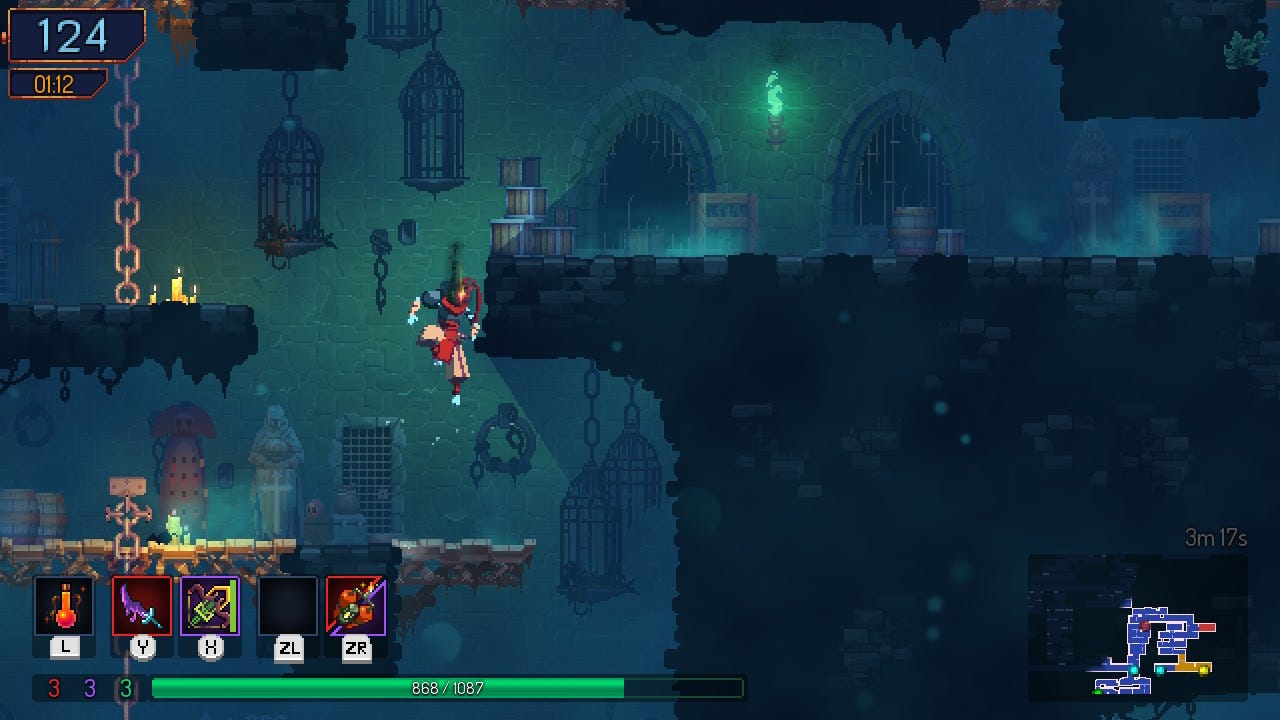Select the health flask in the L slot

(64, 607)
